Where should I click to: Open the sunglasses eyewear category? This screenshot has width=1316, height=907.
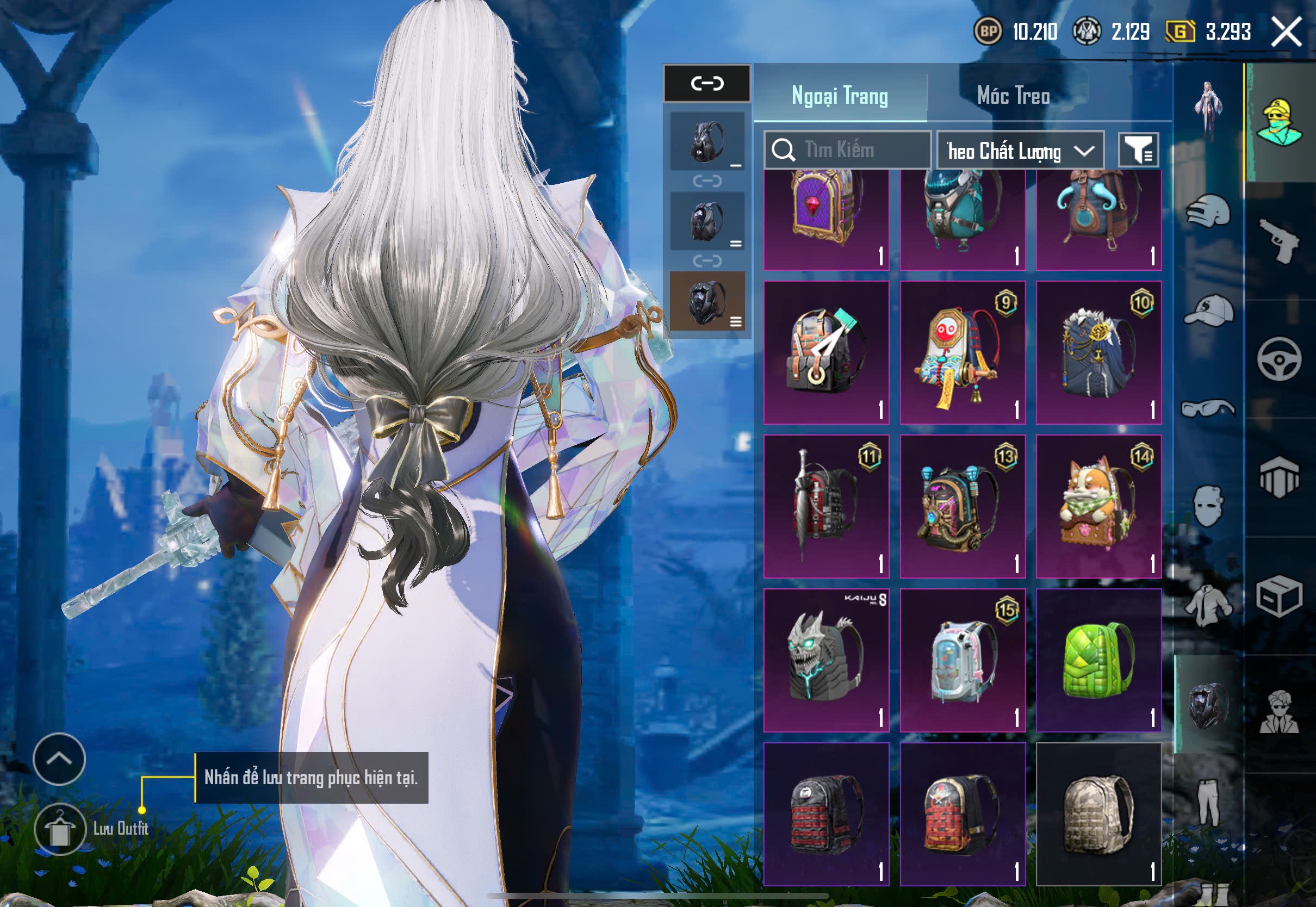pos(1208,408)
